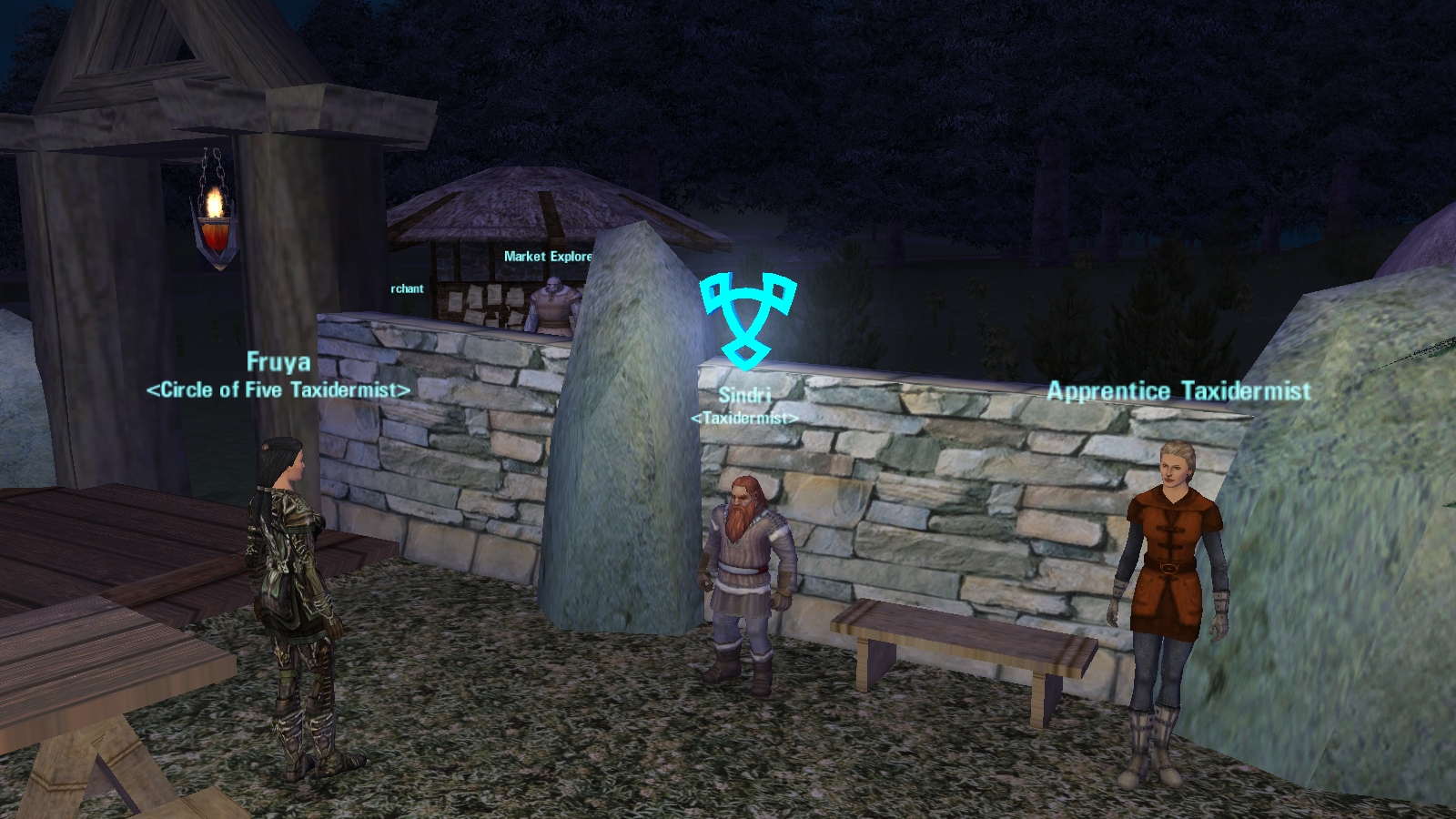Choose the Apprentice Taxidermist name label
Viewport: 1456px width, 819px height.
tap(1178, 391)
